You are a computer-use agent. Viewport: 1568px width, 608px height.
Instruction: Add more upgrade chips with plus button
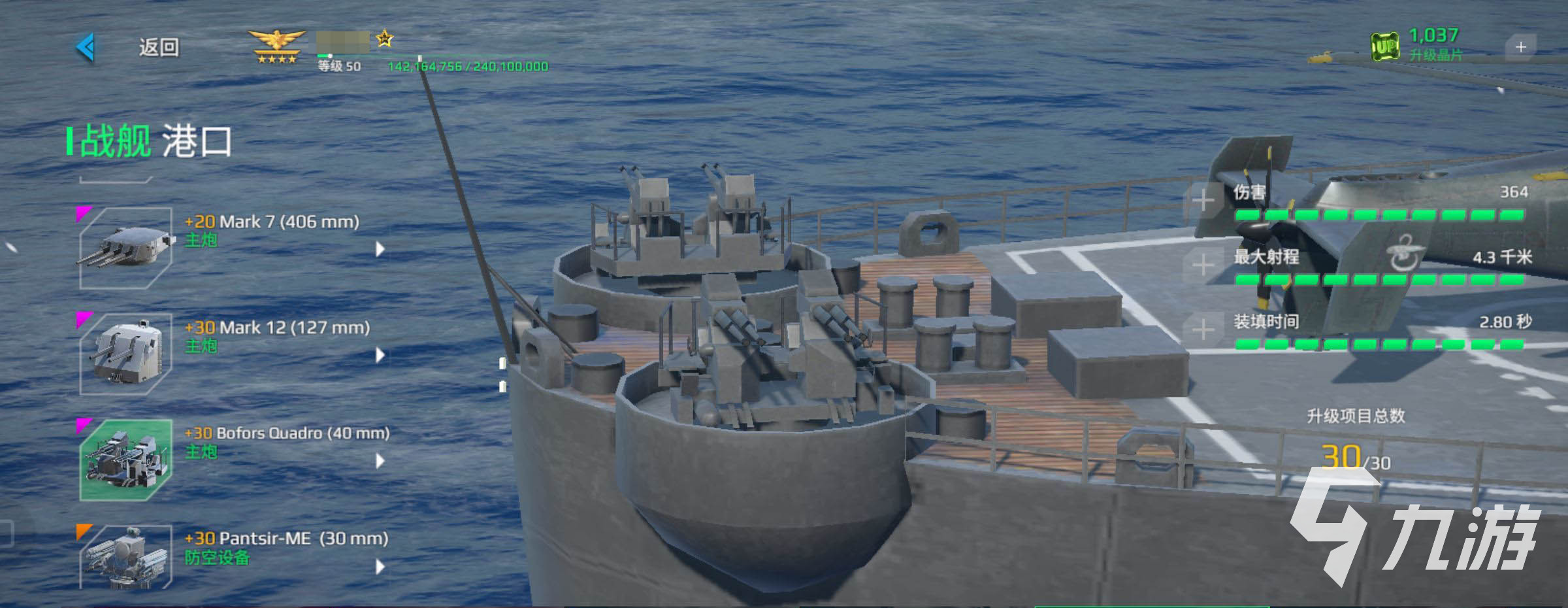tap(1520, 47)
